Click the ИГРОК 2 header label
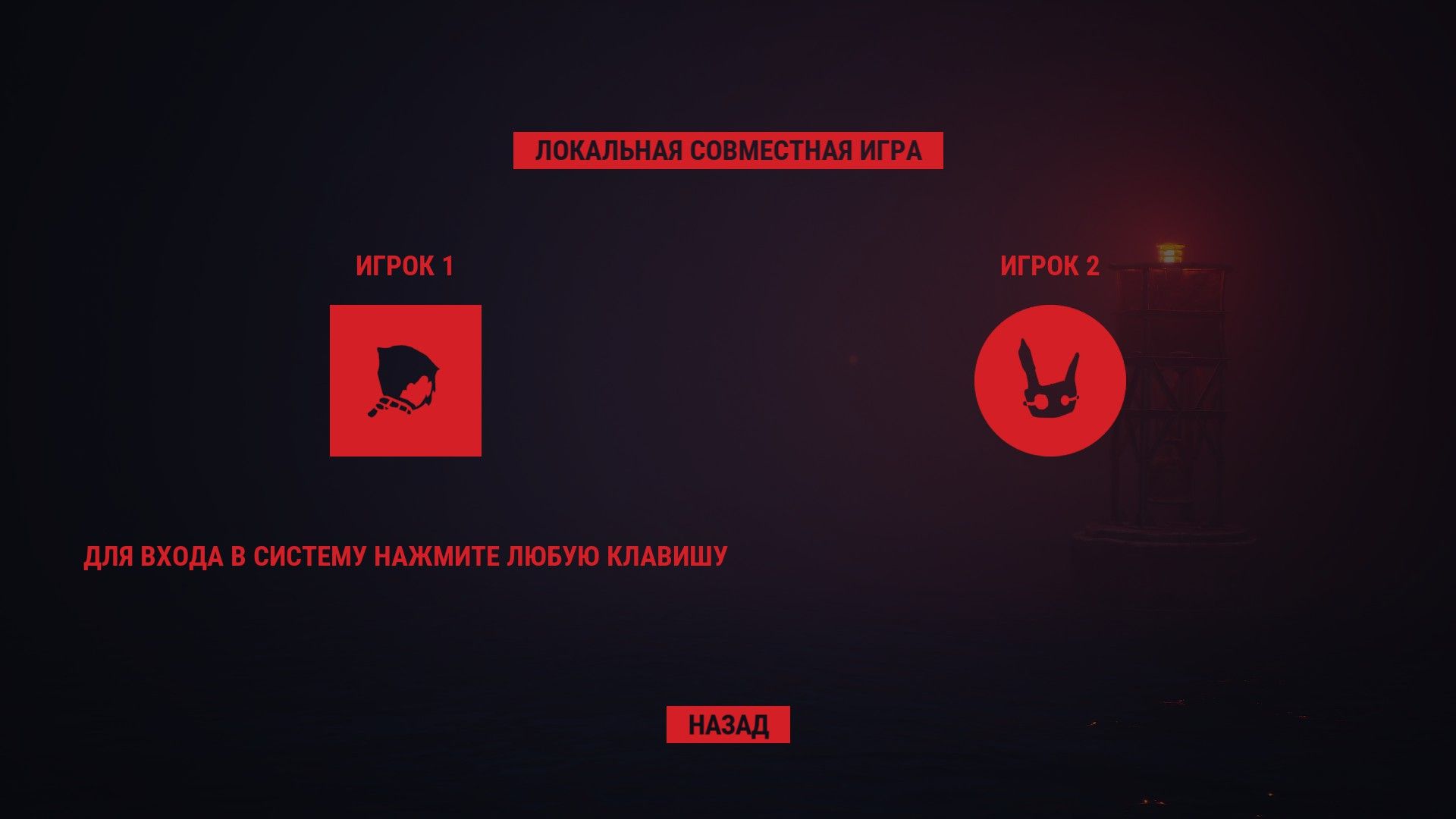This screenshot has width=1456, height=819. click(1050, 266)
